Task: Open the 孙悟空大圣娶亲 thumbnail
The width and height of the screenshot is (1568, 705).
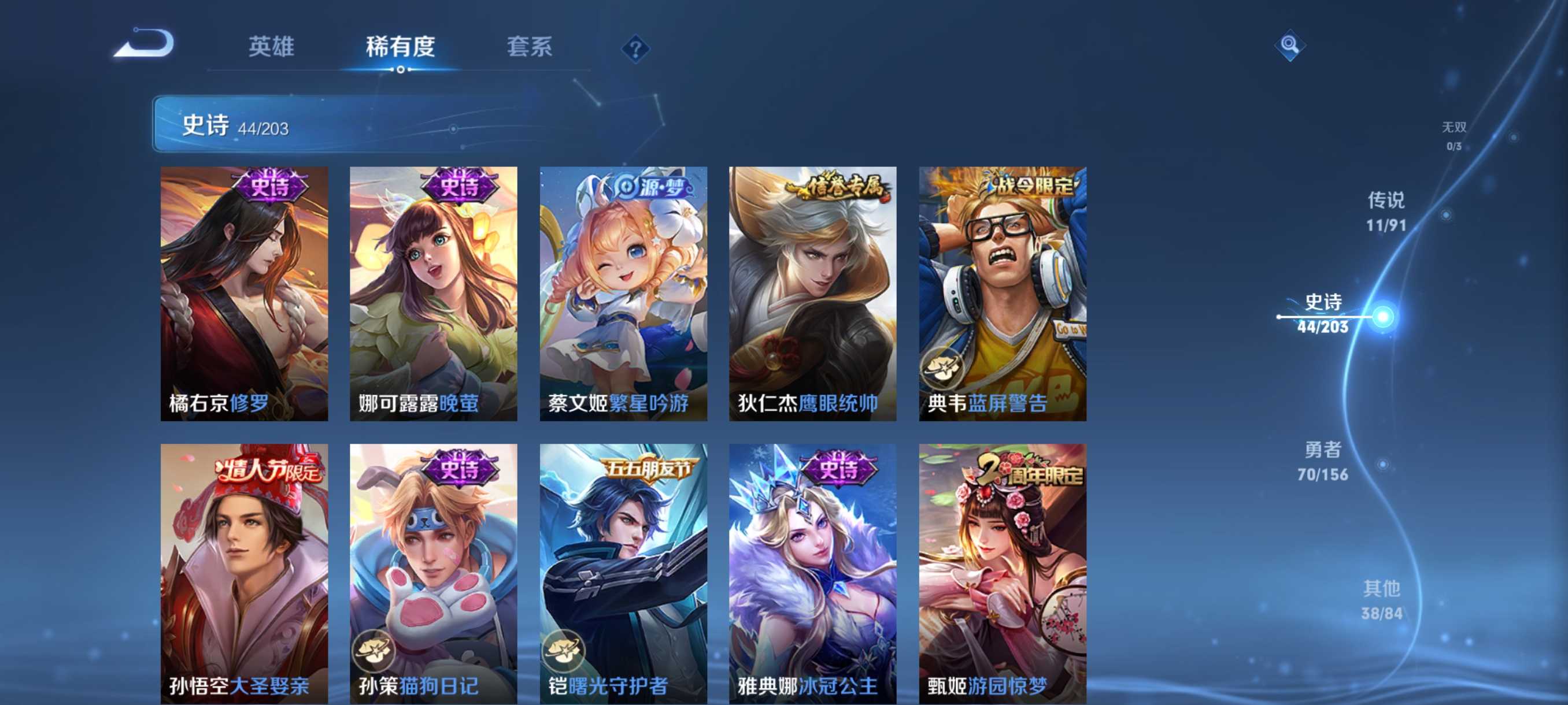Action: 244,566
